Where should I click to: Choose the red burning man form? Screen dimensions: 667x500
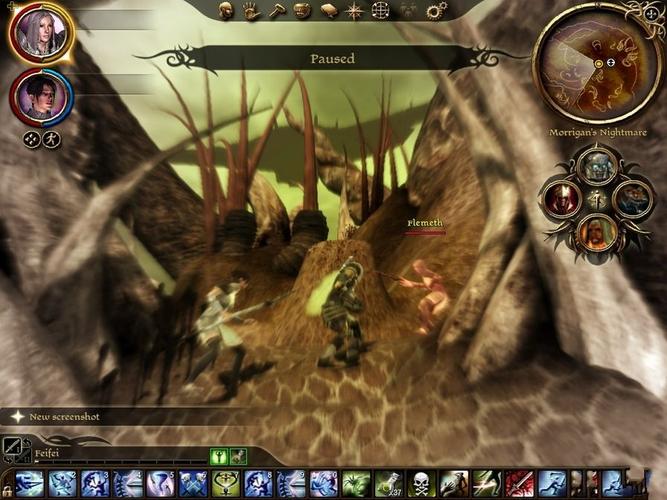pyautogui.click(x=565, y=198)
